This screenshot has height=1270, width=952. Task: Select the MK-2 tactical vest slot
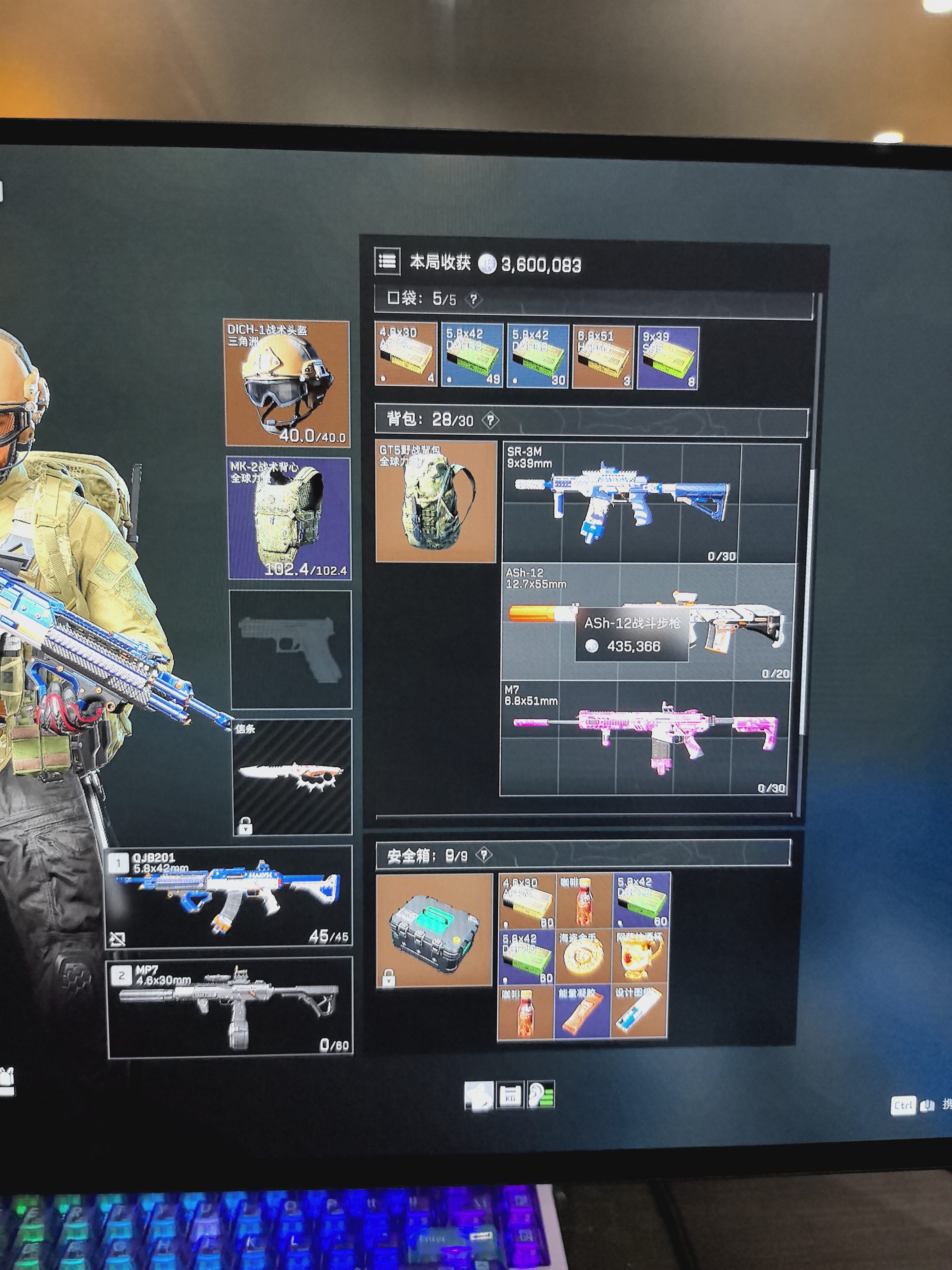(289, 518)
